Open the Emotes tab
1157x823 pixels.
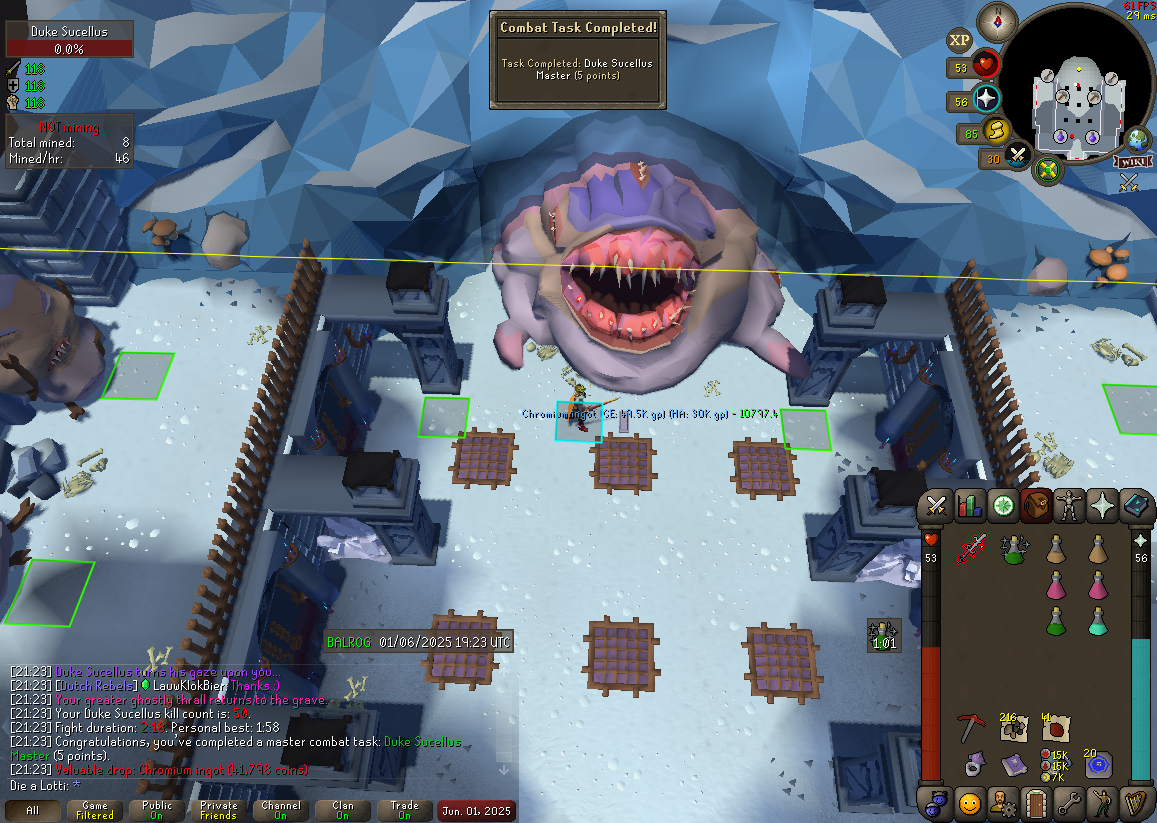point(969,802)
